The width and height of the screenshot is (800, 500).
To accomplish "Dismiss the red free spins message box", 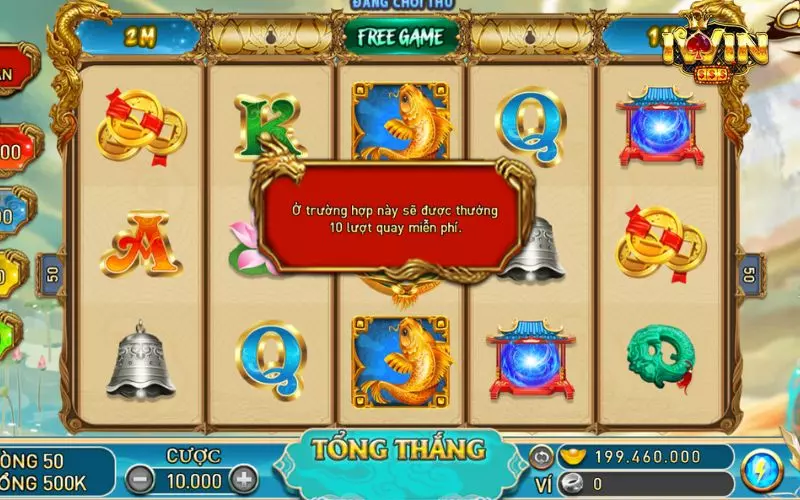I will point(394,217).
